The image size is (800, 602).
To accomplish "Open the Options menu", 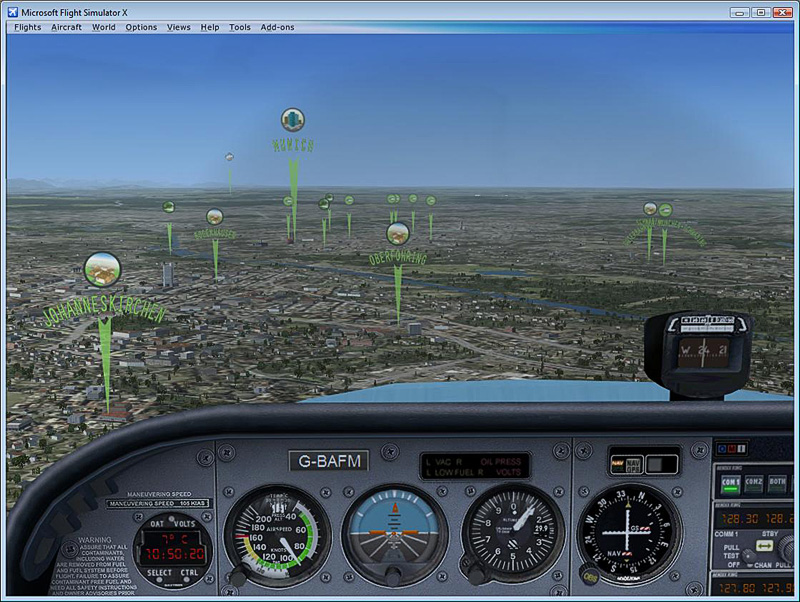I will 141,27.
